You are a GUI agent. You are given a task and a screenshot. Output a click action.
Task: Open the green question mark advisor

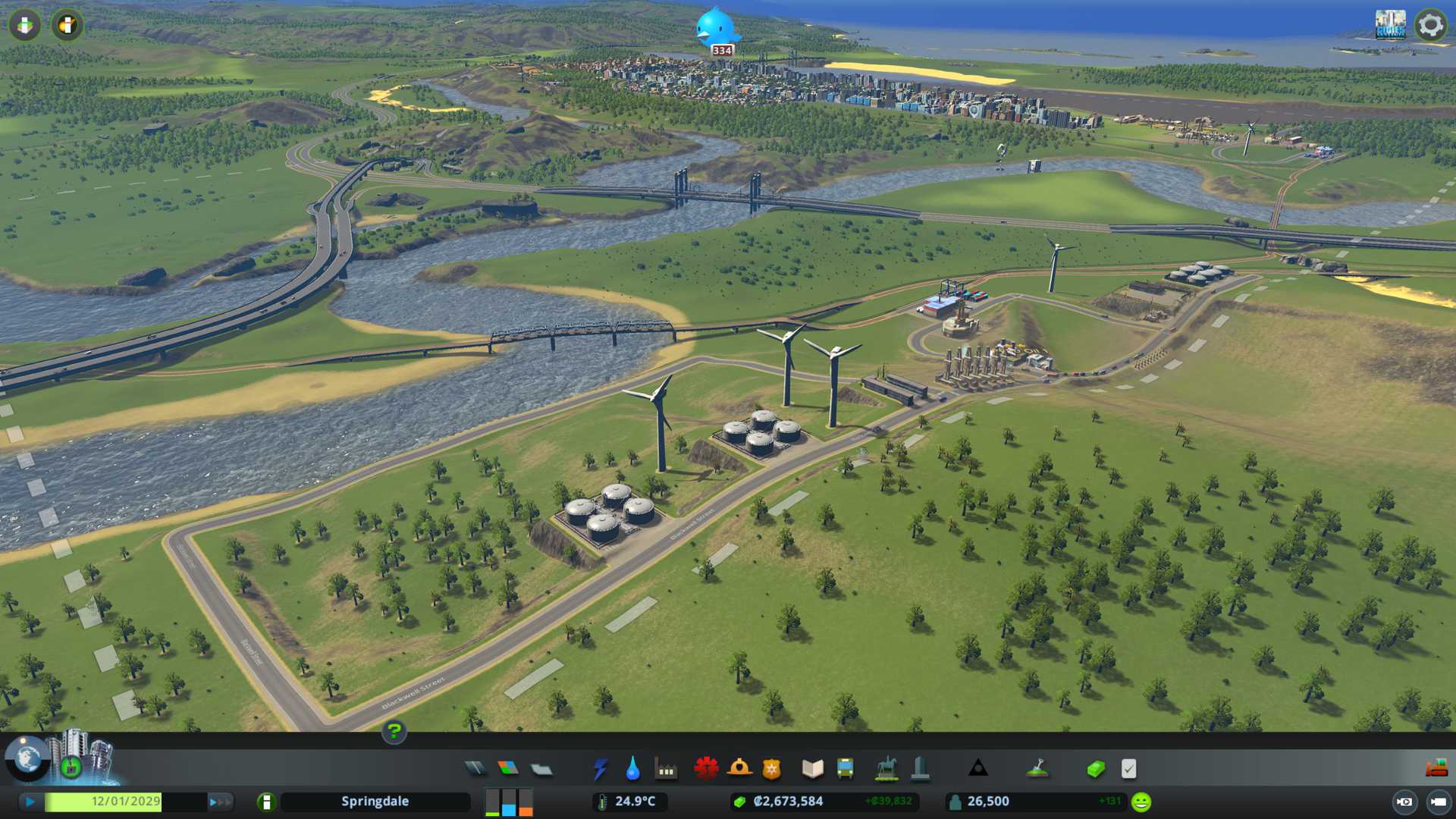394,732
